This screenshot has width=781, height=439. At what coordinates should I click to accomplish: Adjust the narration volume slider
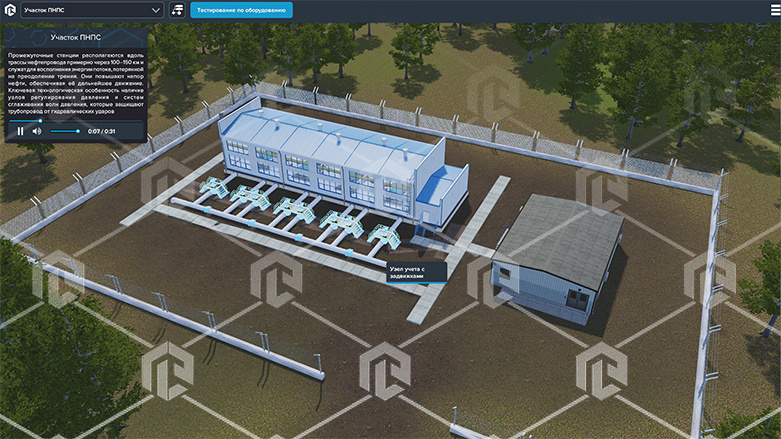tap(64, 131)
